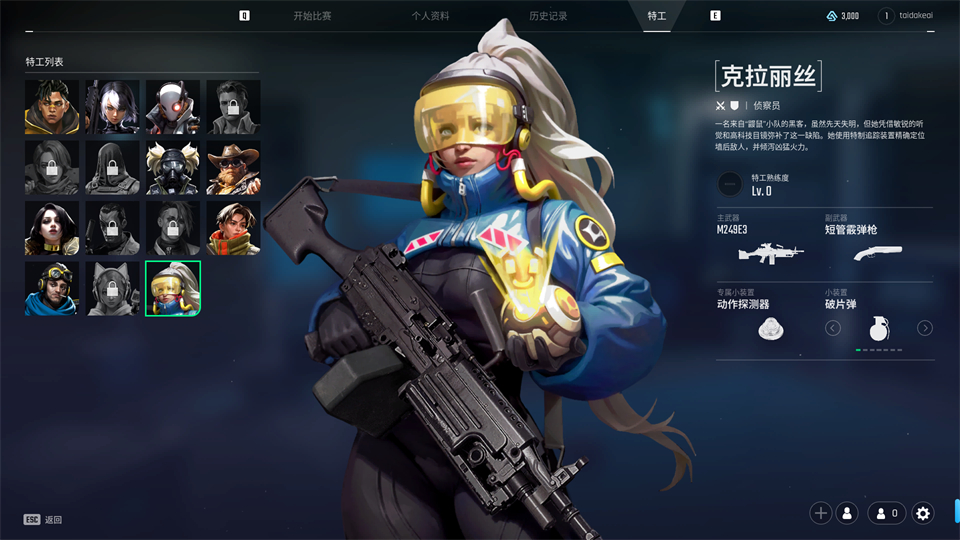The height and width of the screenshot is (540, 960).
Task: Show the next small gadget option
Action: coord(925,328)
